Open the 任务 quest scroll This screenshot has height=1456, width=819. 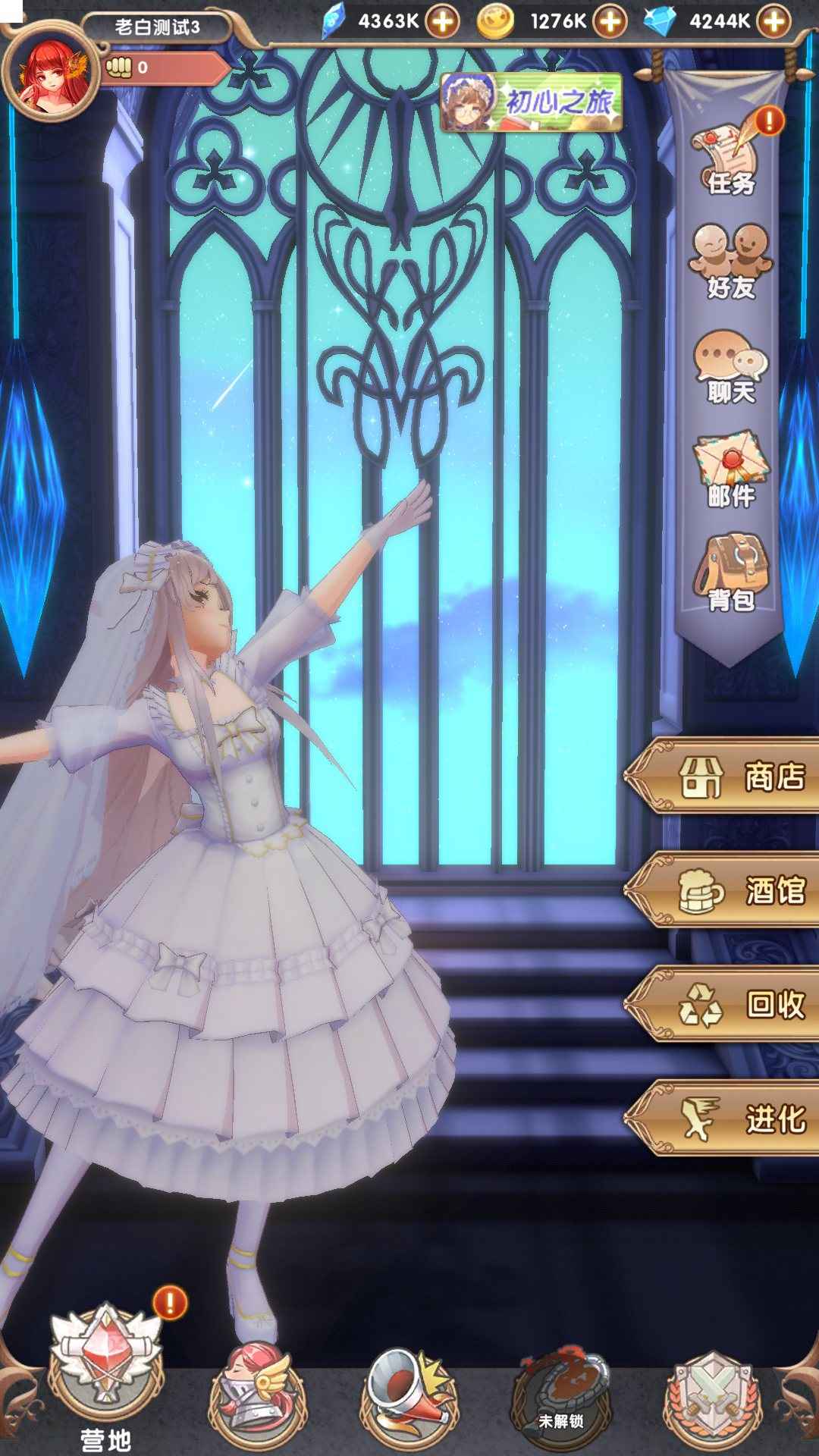(731, 161)
